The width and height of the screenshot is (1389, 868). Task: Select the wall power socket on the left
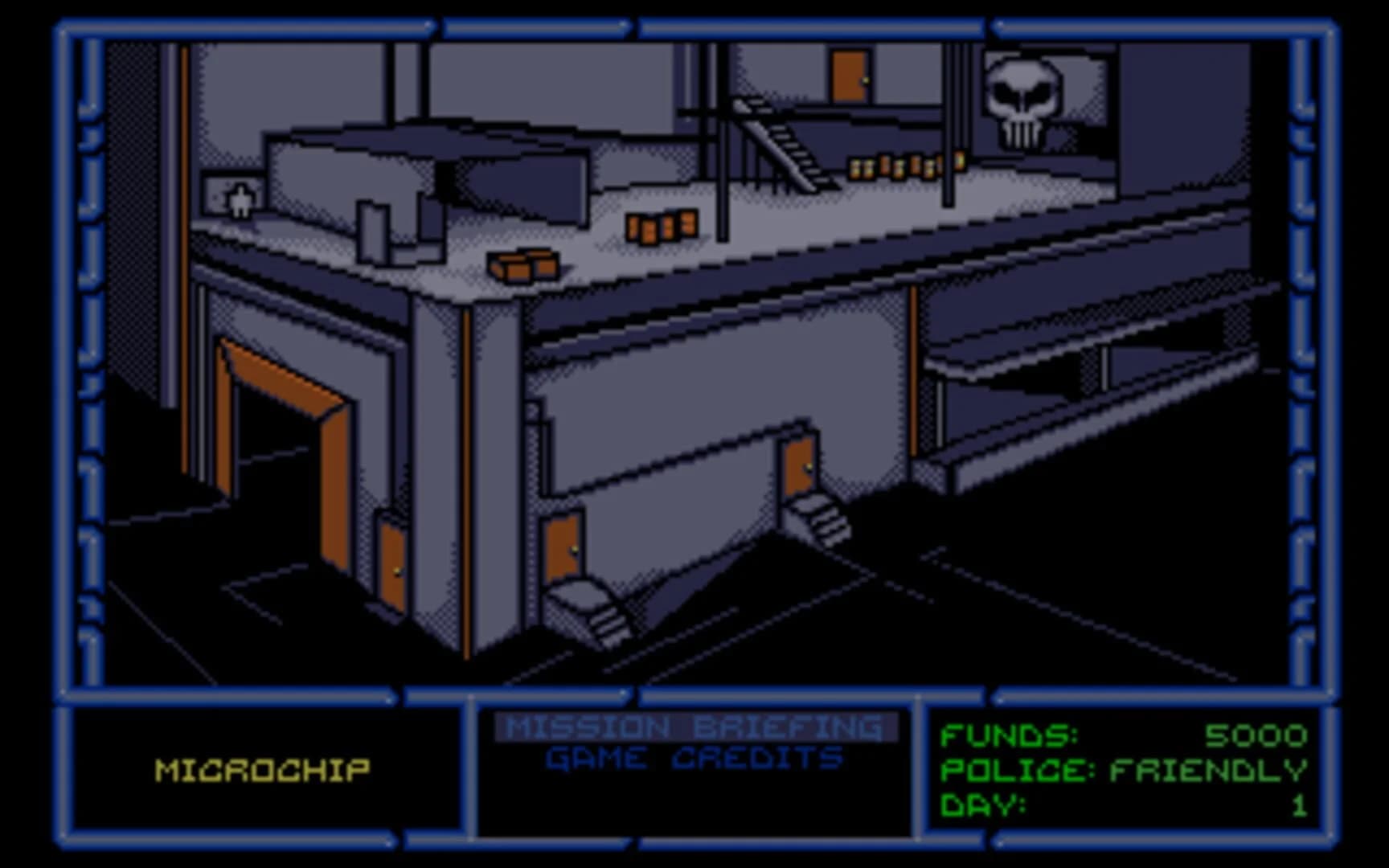233,194
